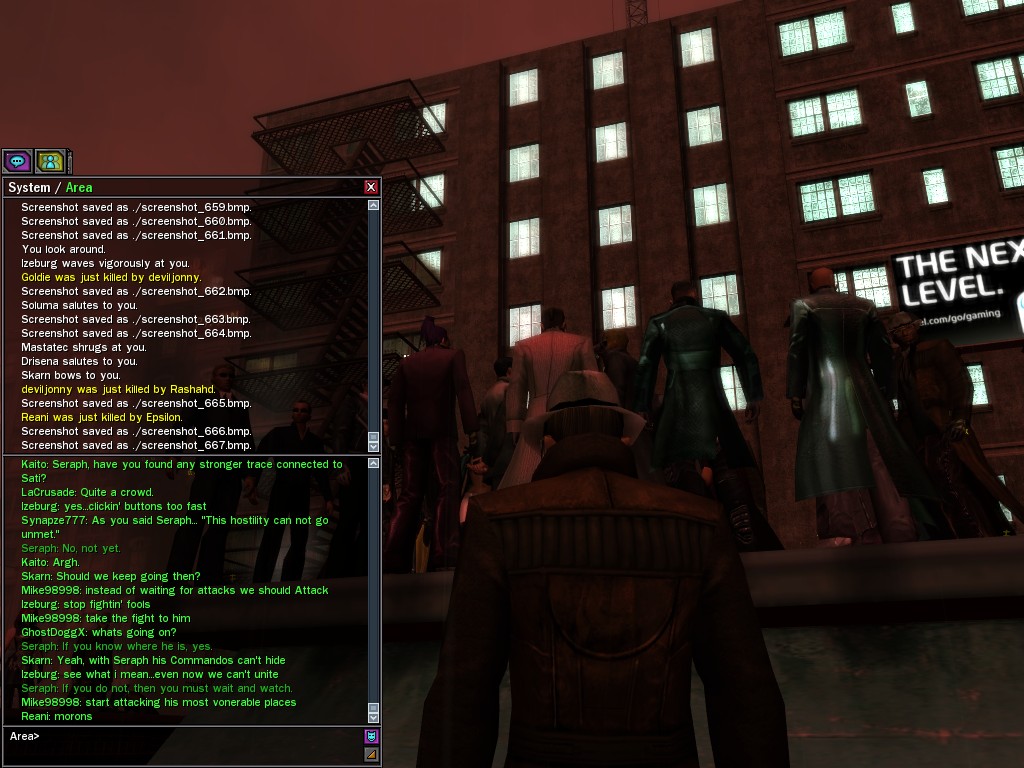Click the purple mask emote button
This screenshot has width=1024, height=768.
pyautogui.click(x=372, y=737)
